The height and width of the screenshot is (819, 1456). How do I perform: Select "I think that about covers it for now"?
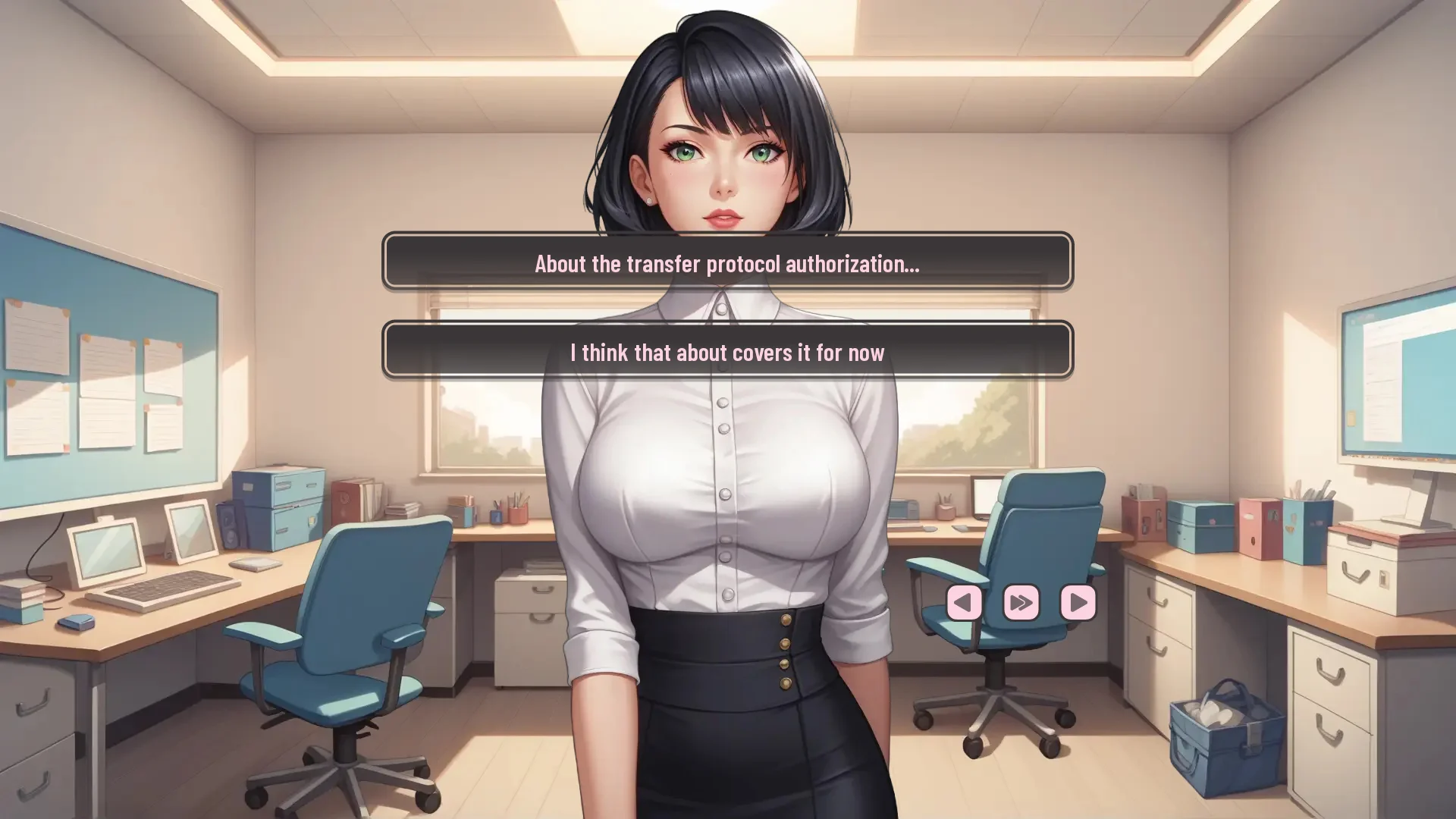[727, 351]
